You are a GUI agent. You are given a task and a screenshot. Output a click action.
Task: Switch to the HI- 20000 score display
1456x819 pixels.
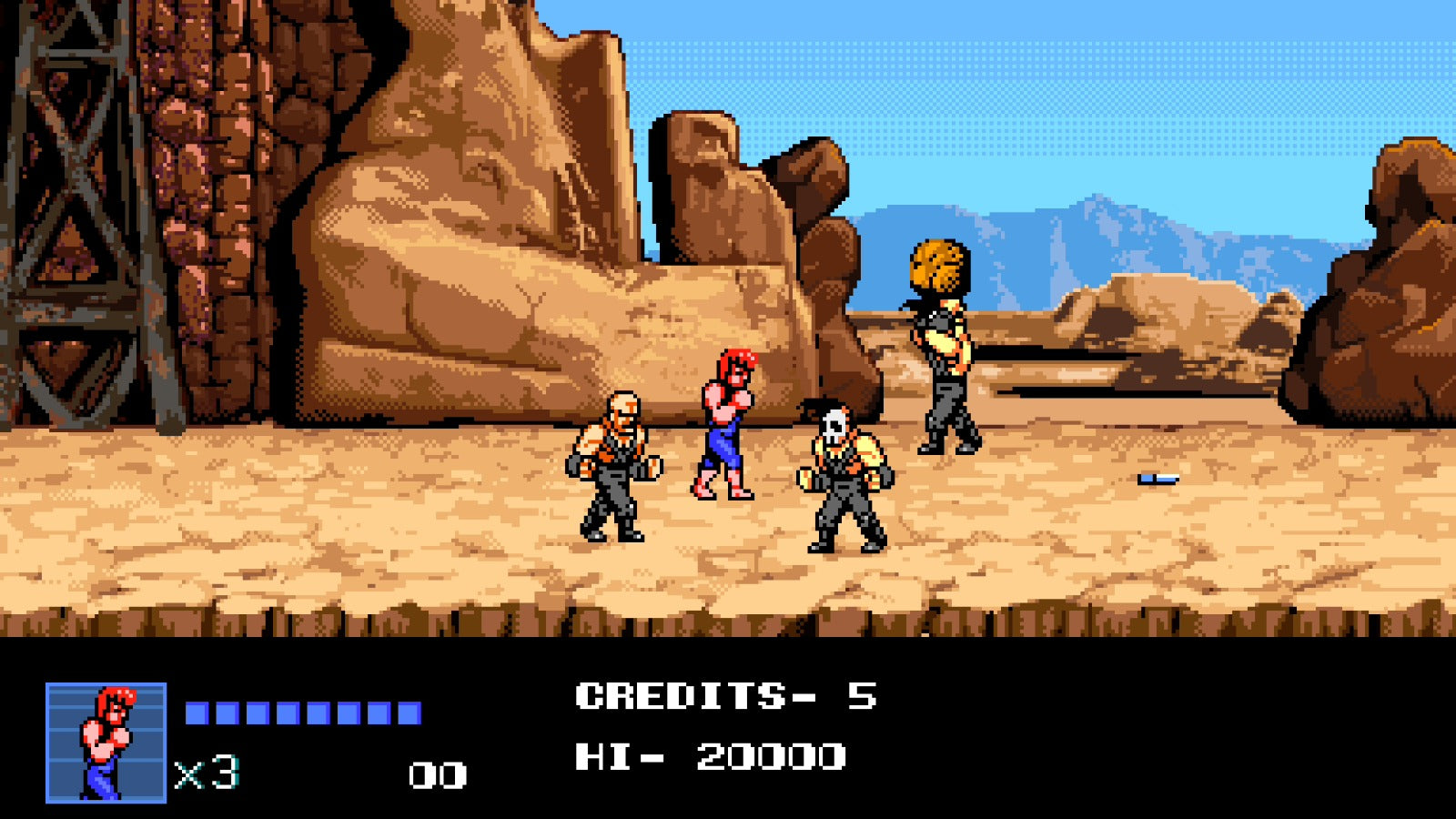coord(710,756)
